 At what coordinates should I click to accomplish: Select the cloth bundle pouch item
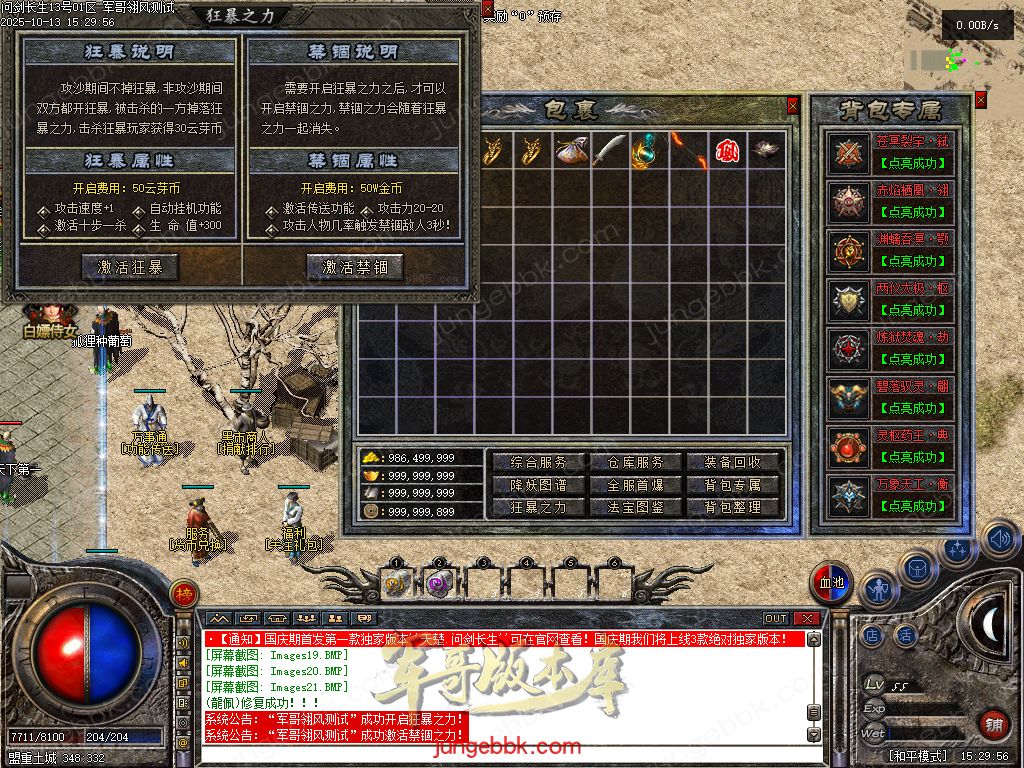570,150
